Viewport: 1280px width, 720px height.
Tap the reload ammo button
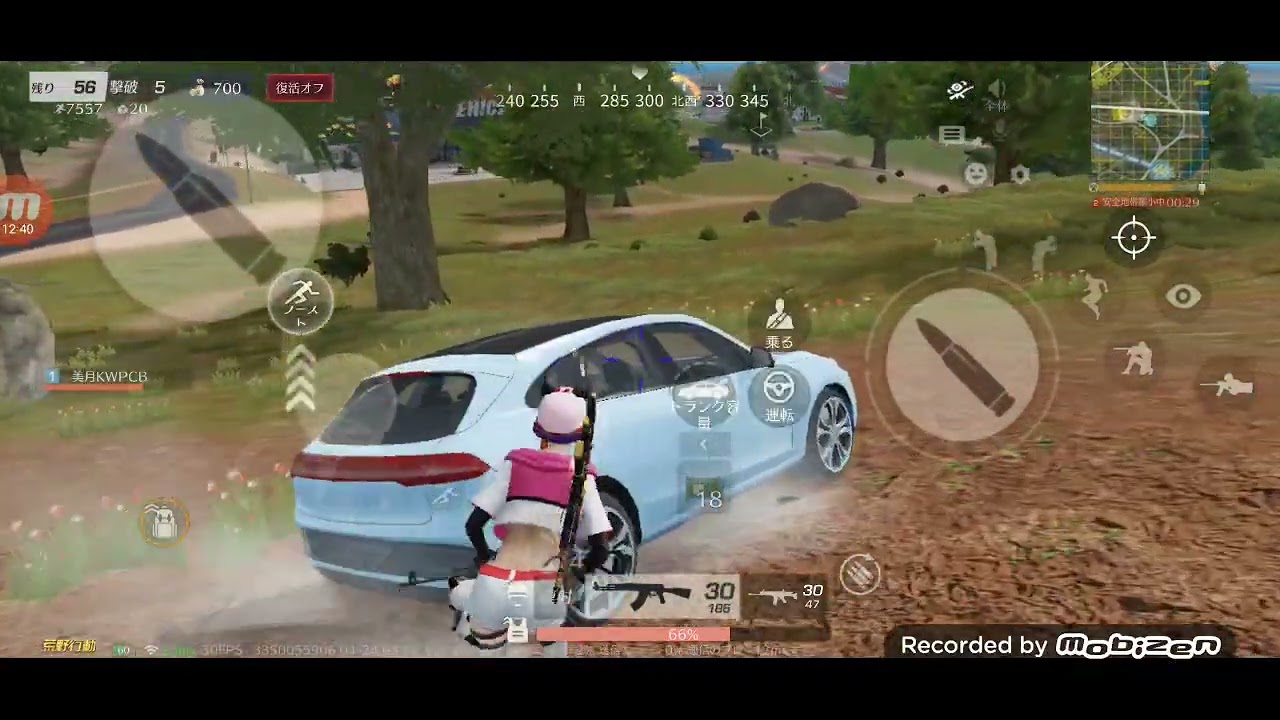click(x=859, y=573)
